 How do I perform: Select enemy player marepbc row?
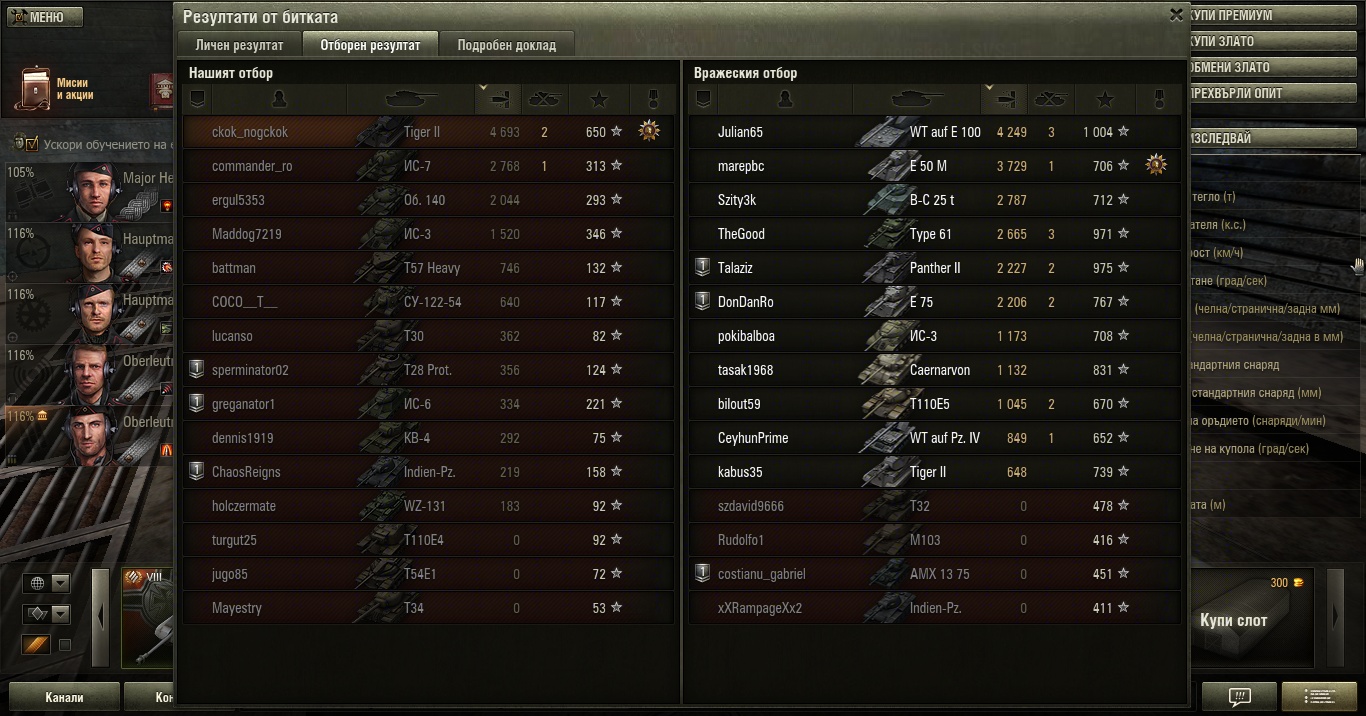coord(741,166)
